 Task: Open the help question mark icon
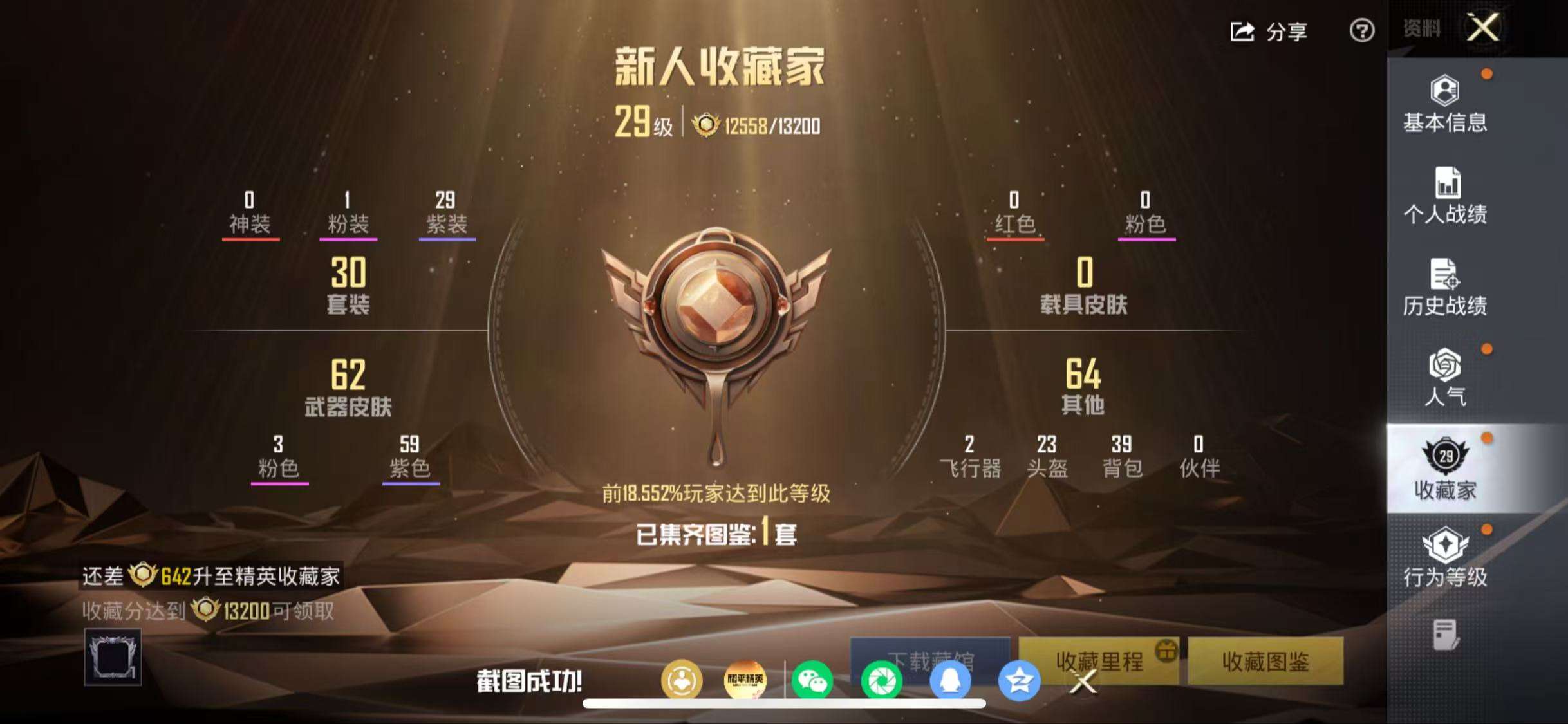click(x=1361, y=31)
